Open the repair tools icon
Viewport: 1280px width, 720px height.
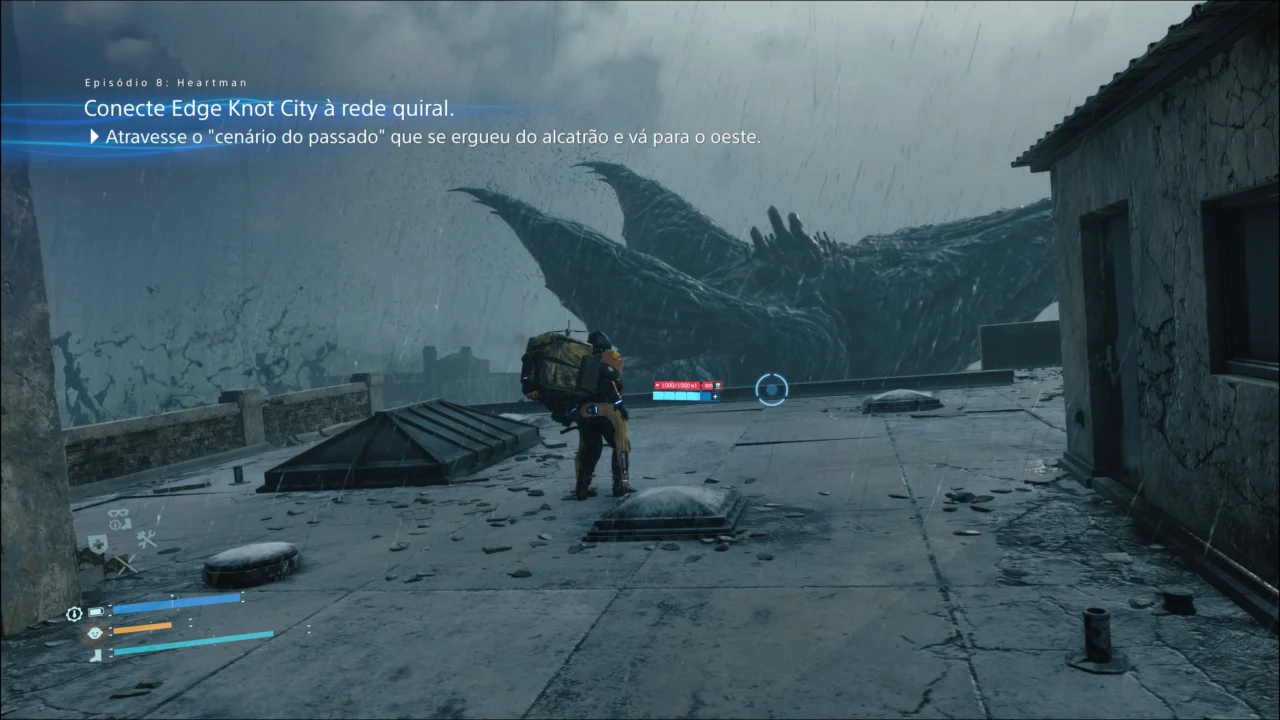146,540
